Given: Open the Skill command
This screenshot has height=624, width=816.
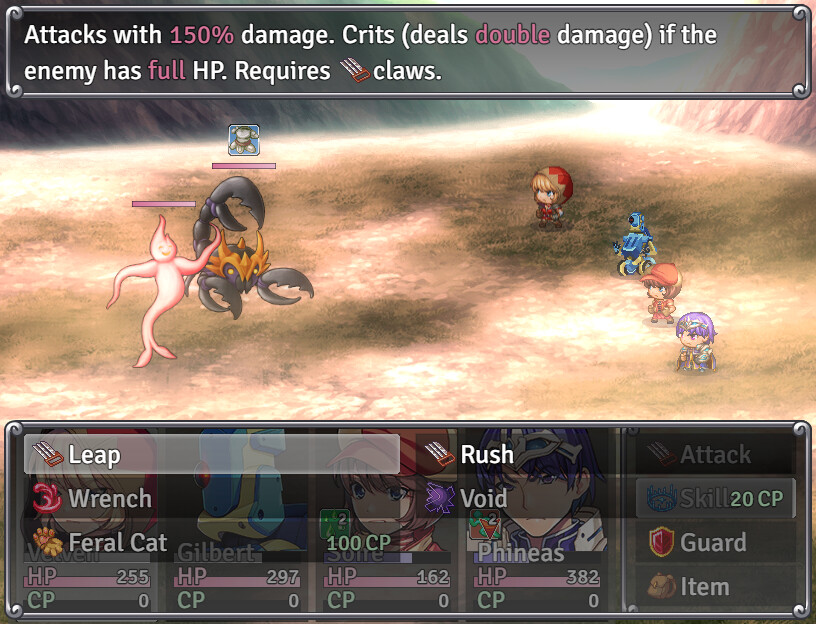Looking at the screenshot, I should click(714, 498).
